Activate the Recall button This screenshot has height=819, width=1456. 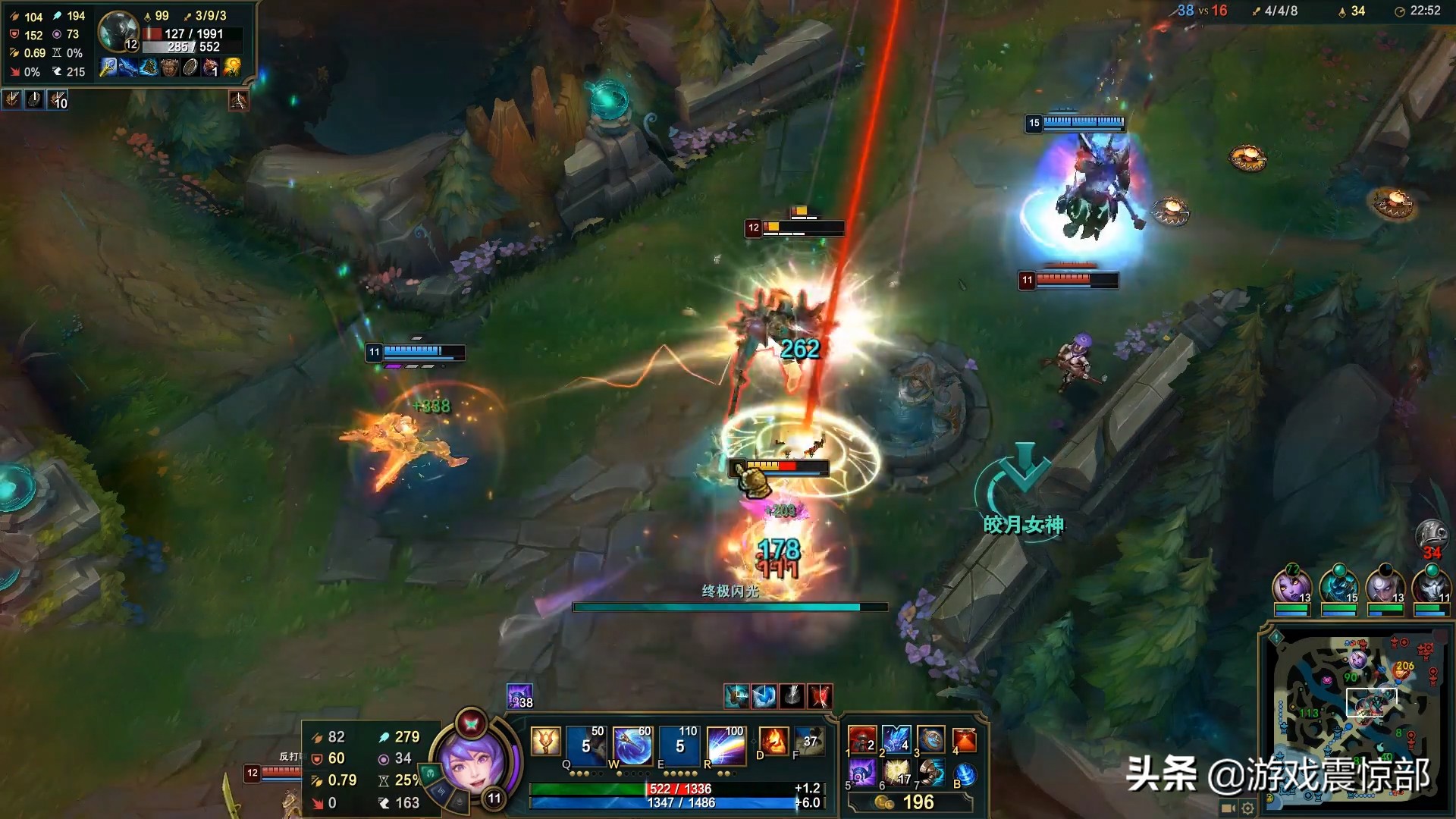coord(965,775)
